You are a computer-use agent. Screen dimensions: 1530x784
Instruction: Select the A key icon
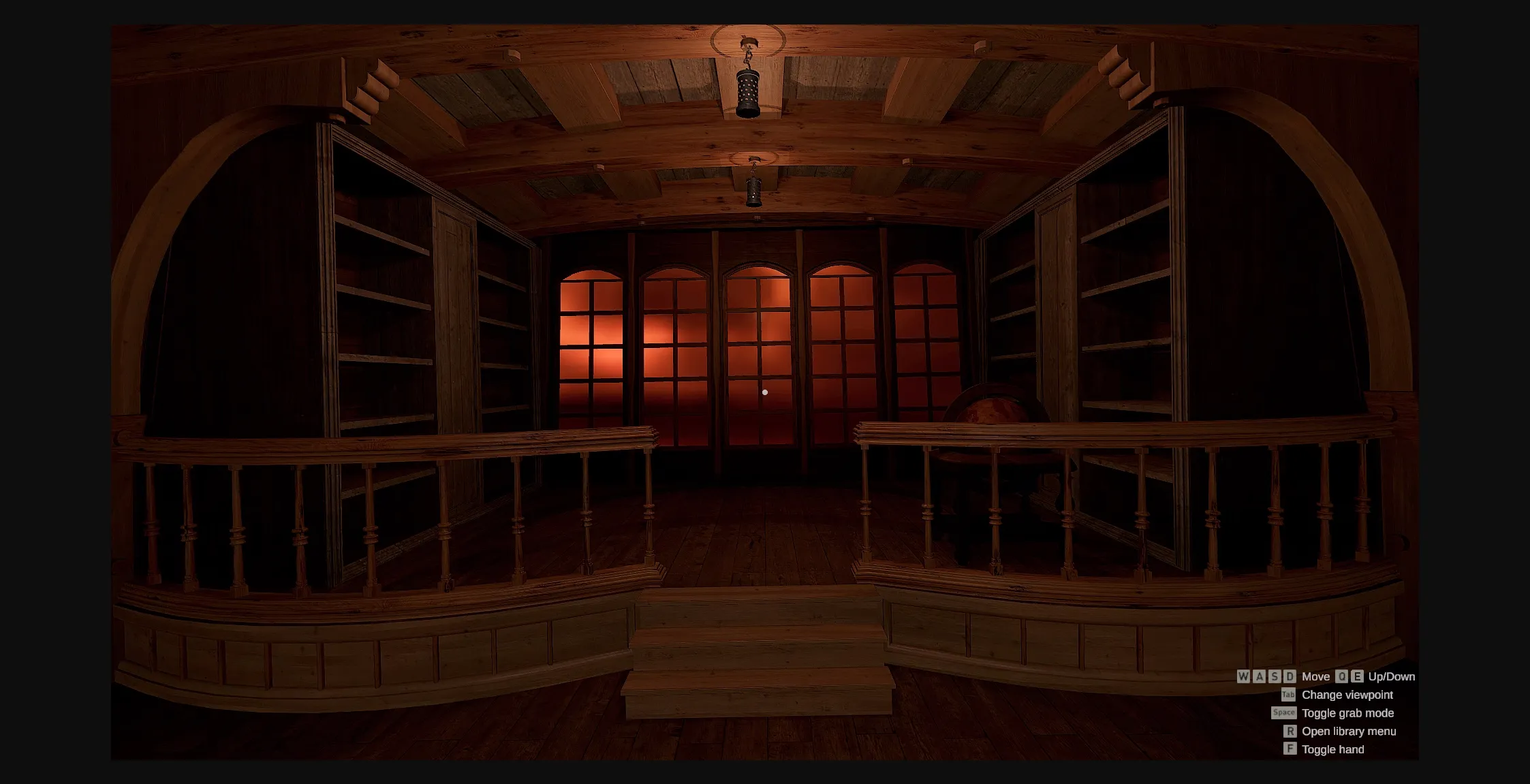tap(1259, 676)
